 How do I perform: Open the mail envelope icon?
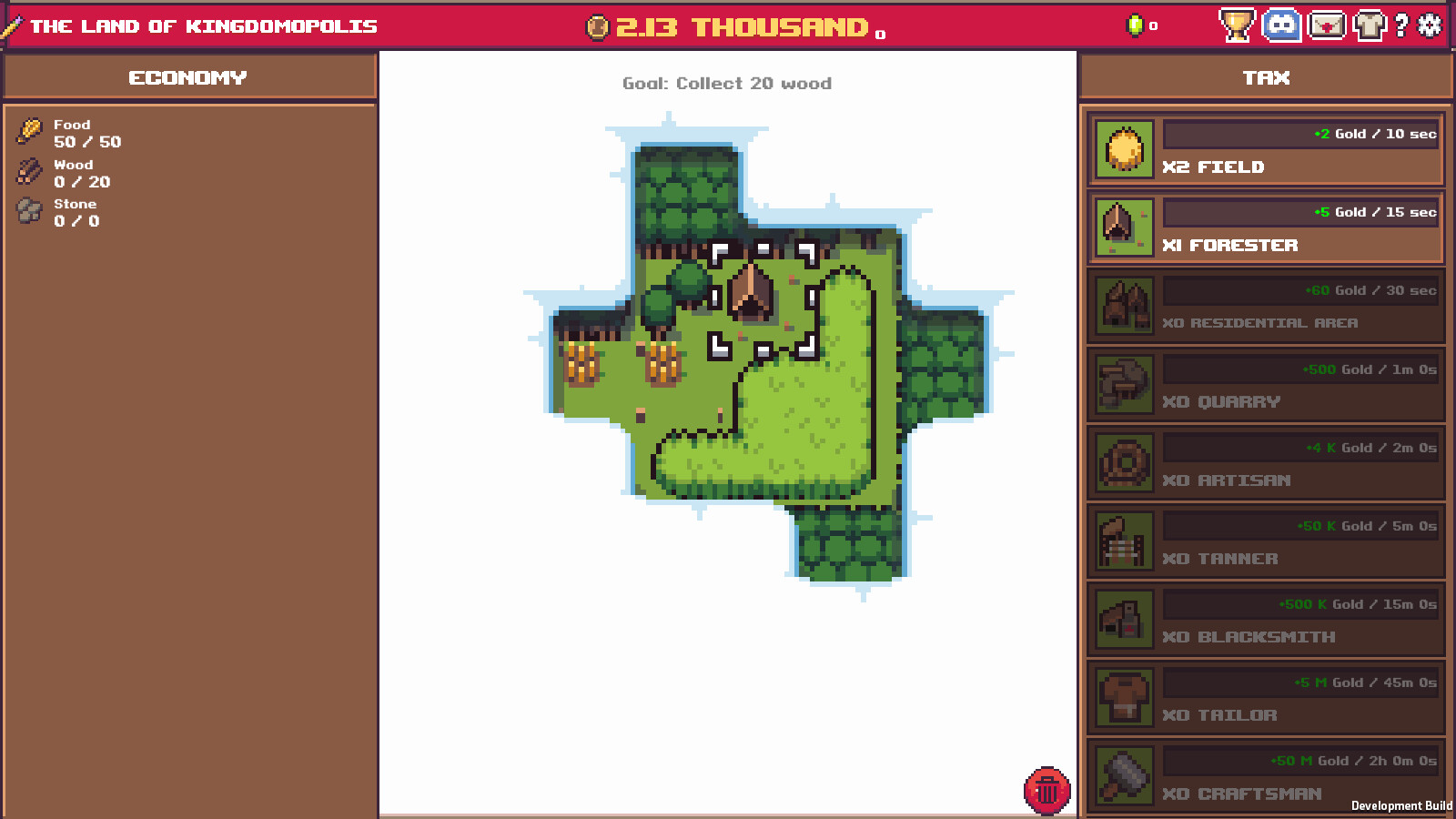(1326, 26)
